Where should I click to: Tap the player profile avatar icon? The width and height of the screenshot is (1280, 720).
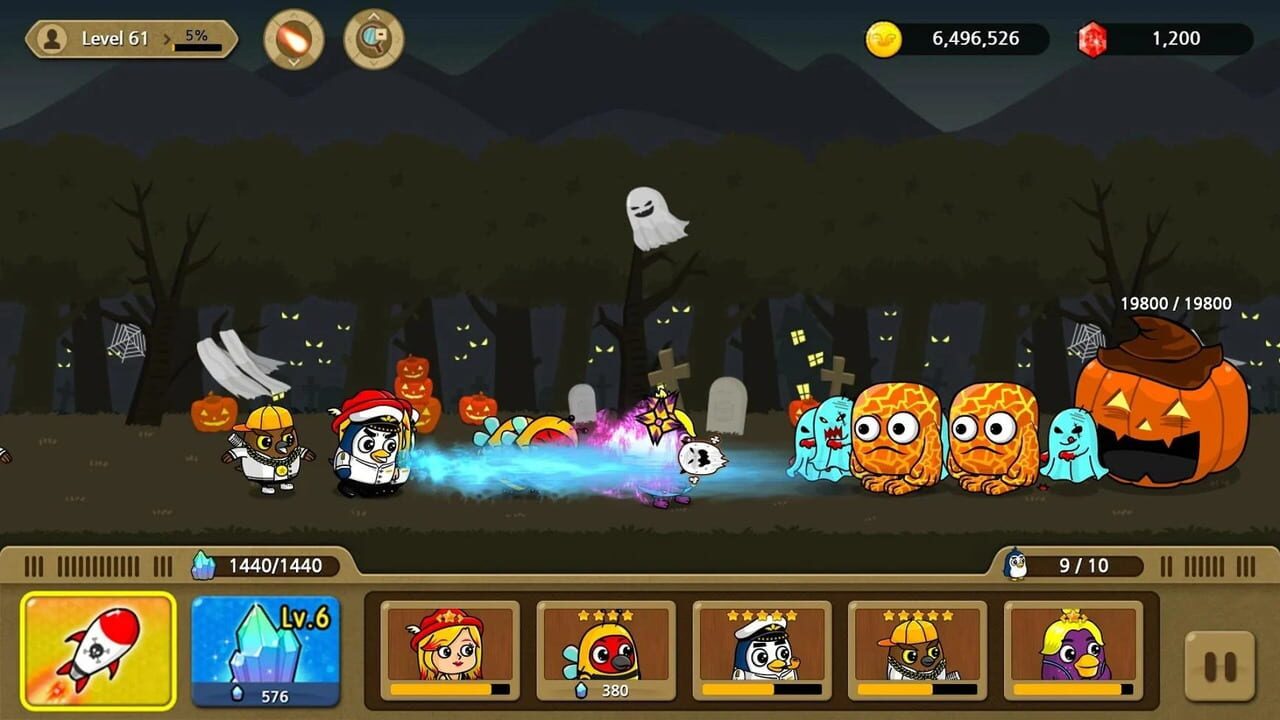(x=52, y=38)
